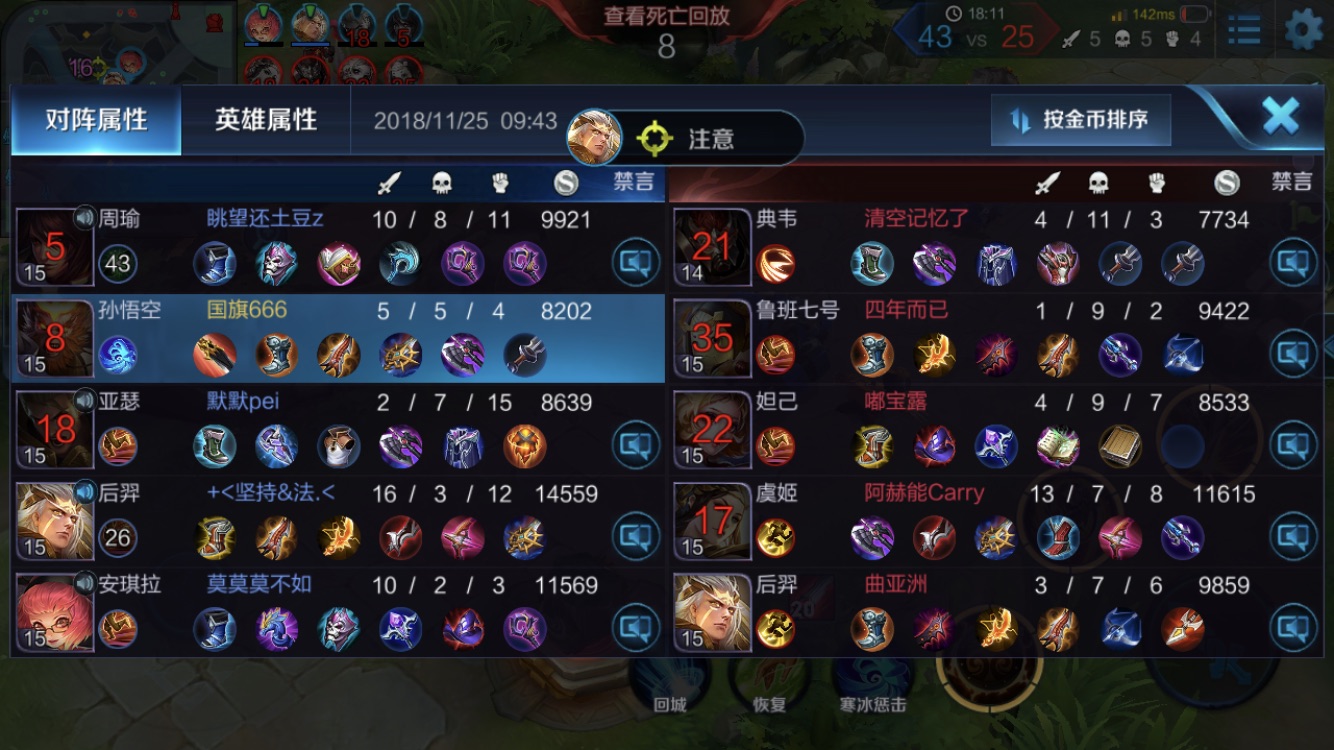Click 虞姬 enemy hero portrait
The width and height of the screenshot is (1334, 750).
point(712,520)
